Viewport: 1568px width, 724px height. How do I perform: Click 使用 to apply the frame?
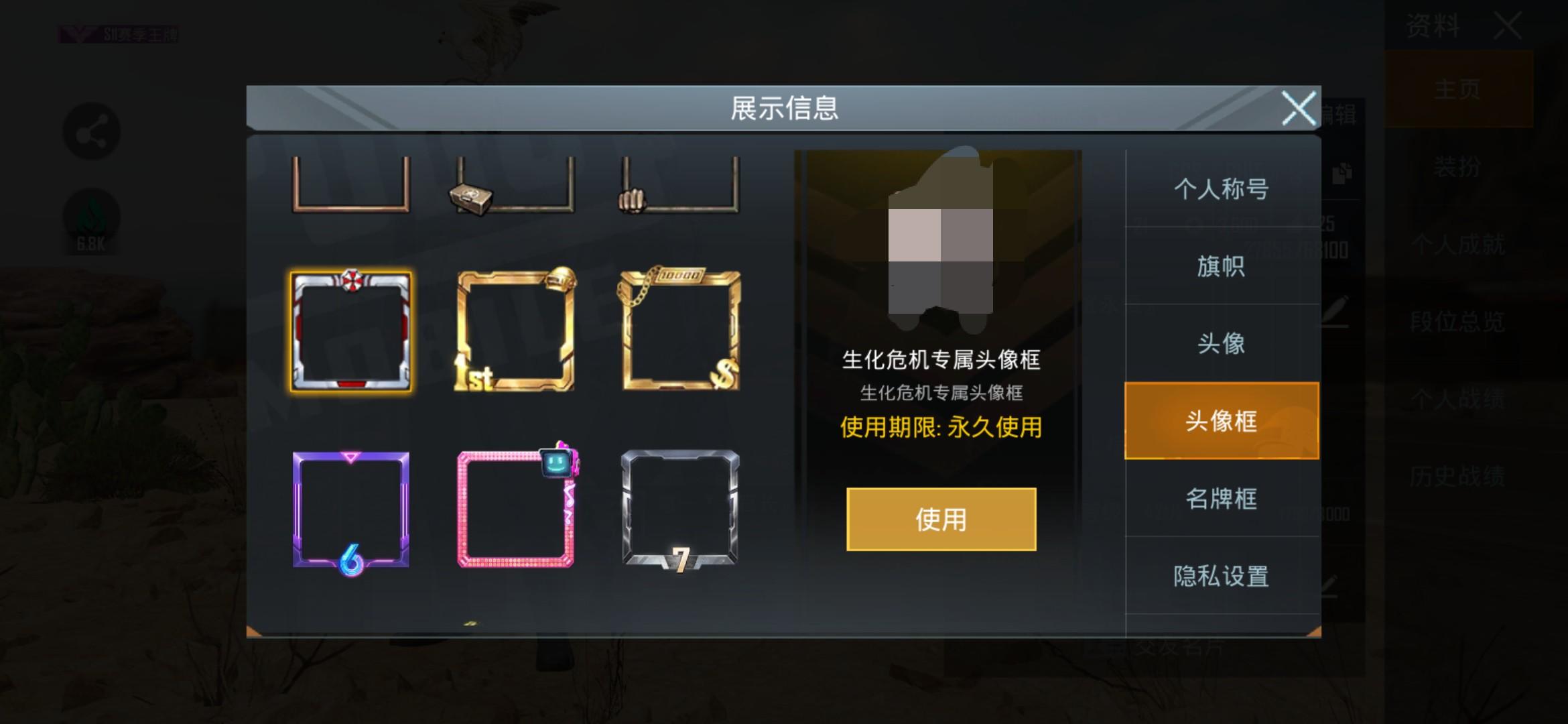click(x=941, y=520)
